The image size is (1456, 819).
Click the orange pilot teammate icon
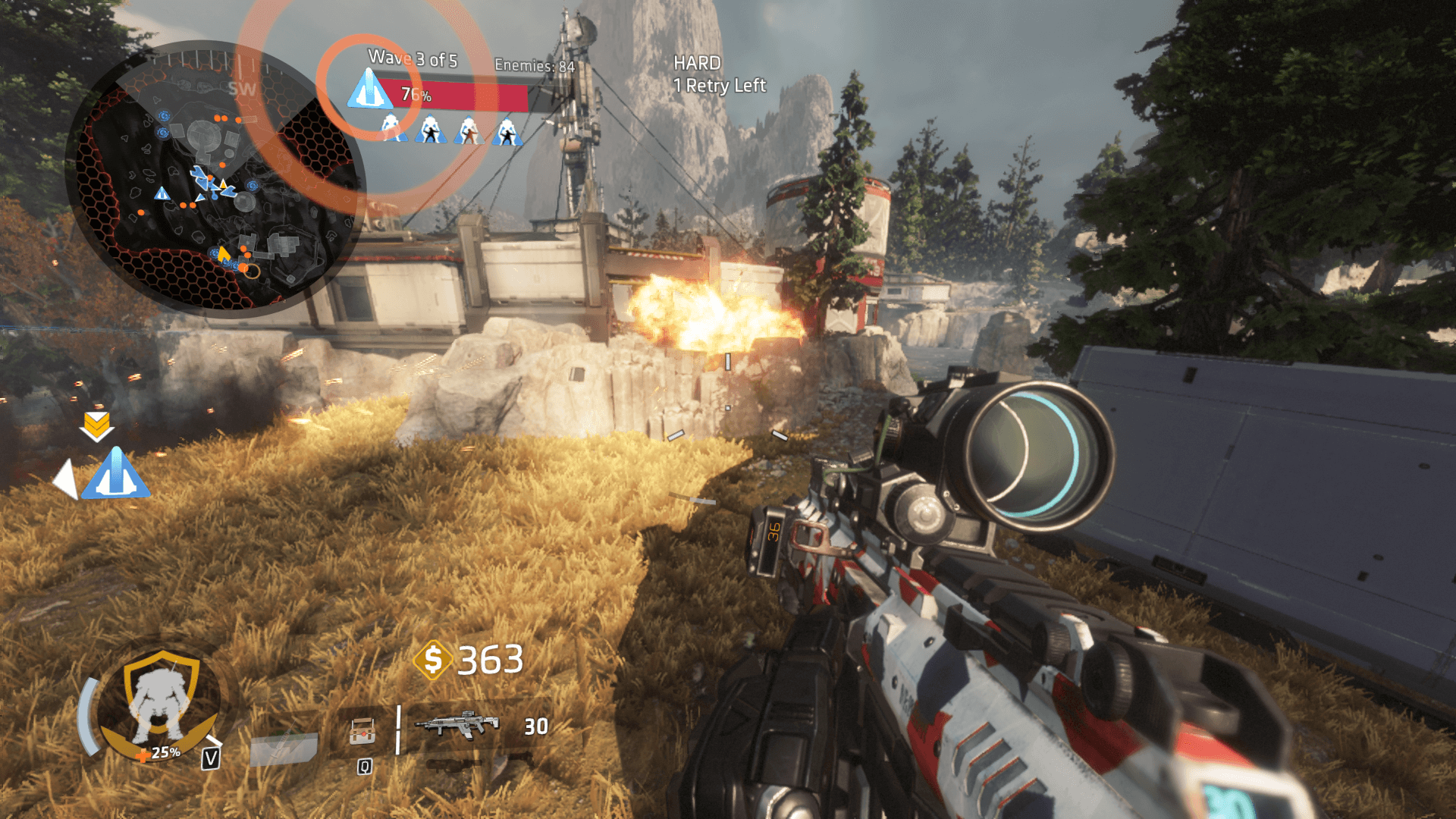click(x=469, y=130)
